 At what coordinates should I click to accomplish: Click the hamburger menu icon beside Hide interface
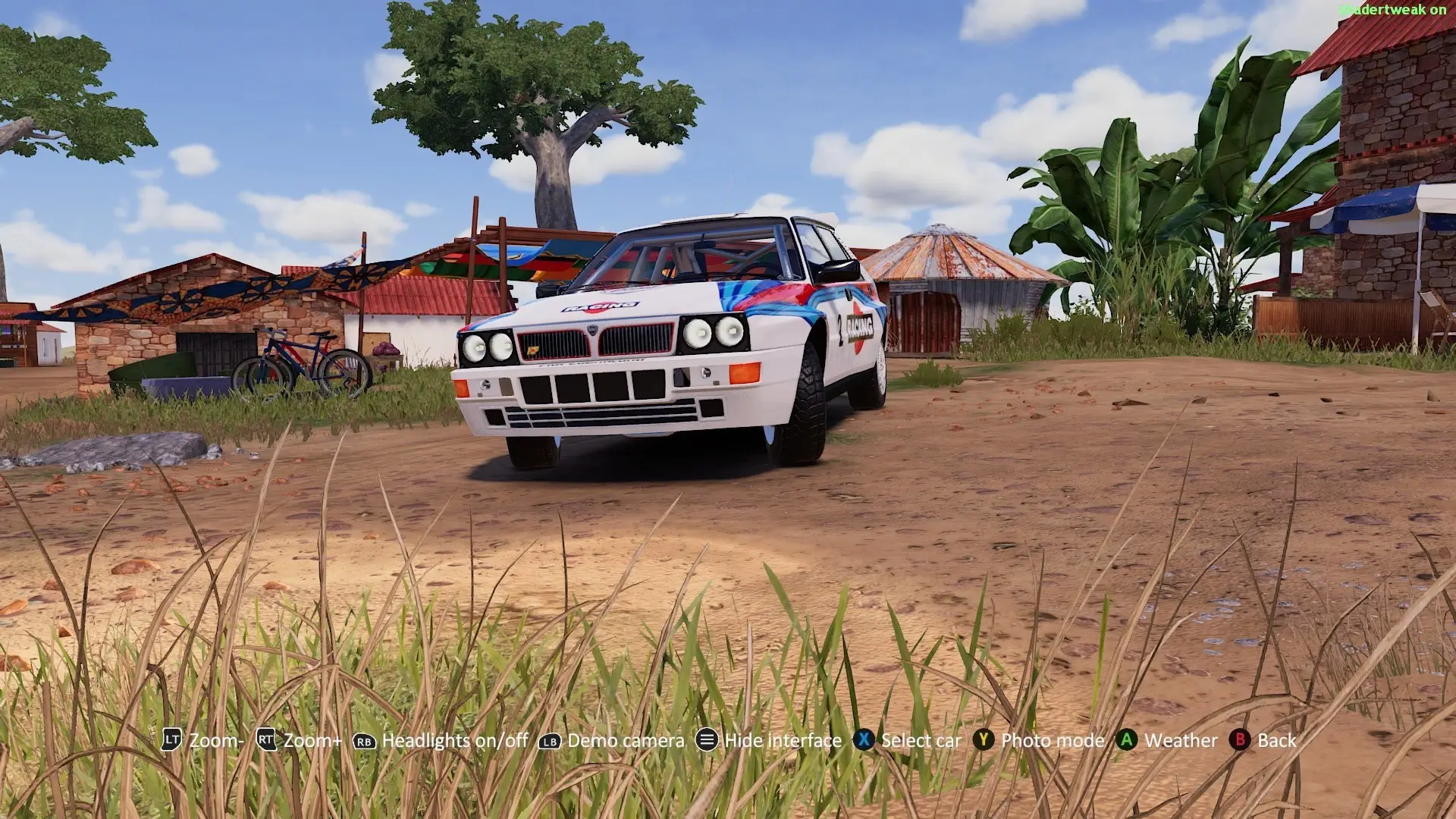(x=706, y=740)
